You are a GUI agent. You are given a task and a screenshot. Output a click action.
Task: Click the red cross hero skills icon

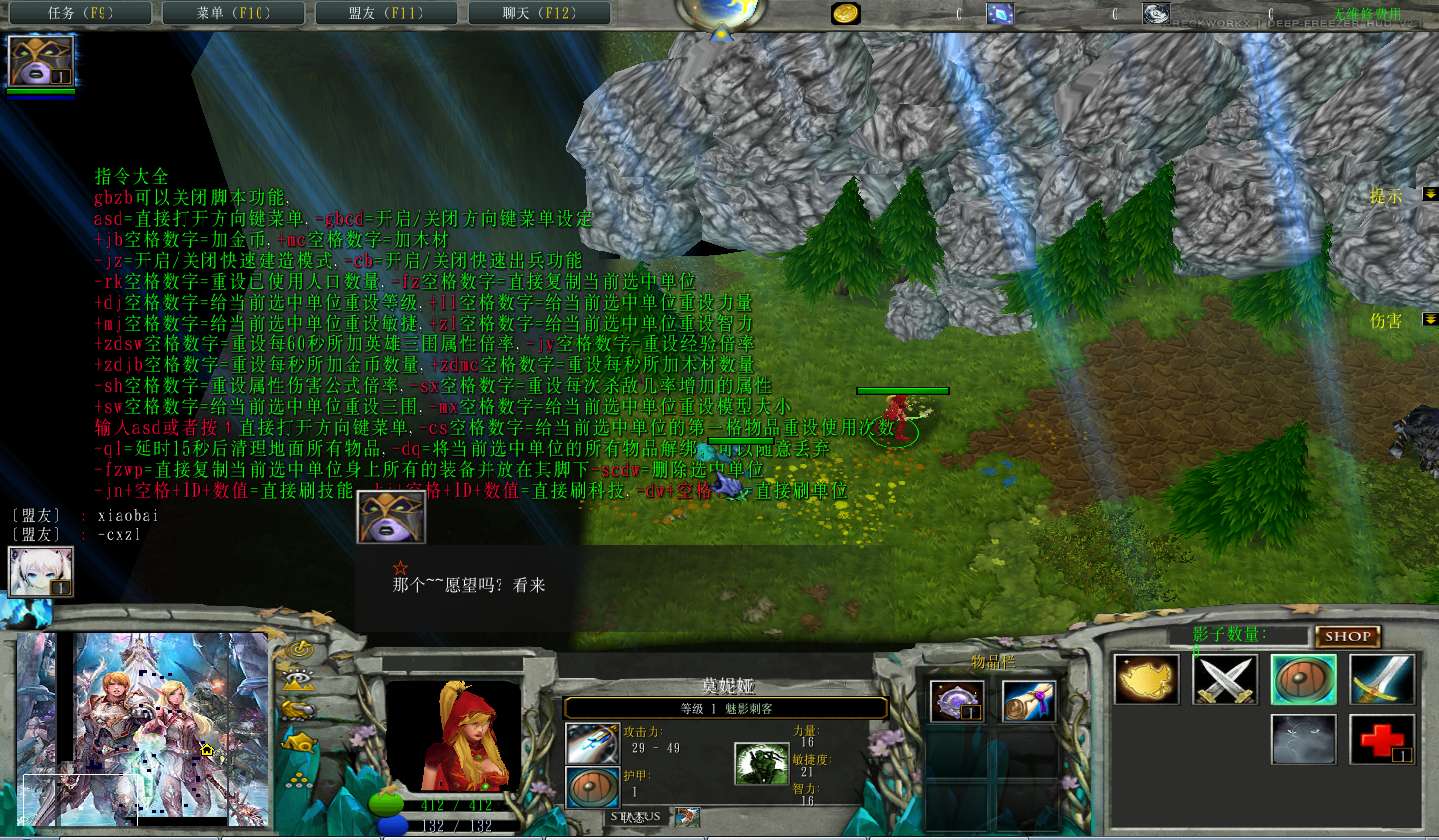point(1382,740)
